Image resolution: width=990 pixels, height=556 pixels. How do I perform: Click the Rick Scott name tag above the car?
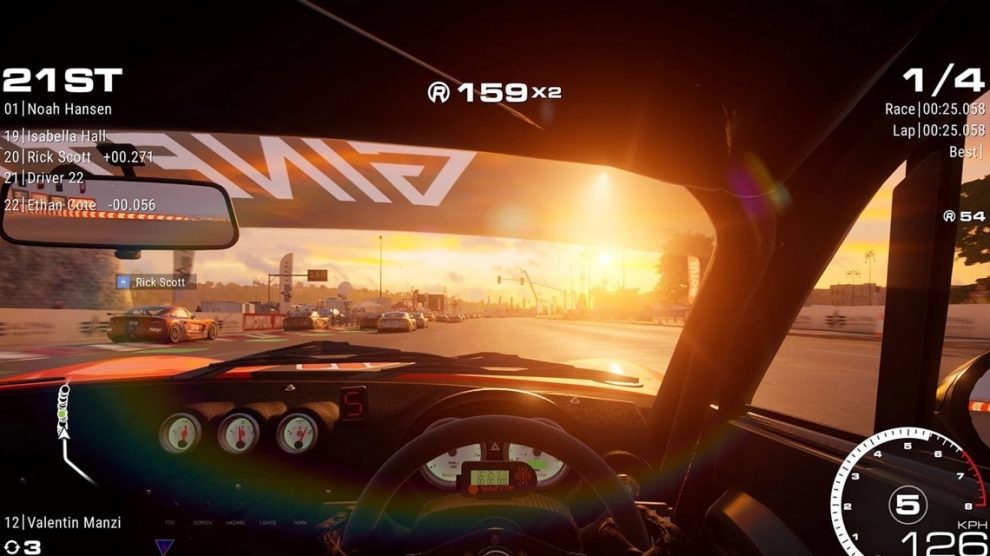coord(154,282)
